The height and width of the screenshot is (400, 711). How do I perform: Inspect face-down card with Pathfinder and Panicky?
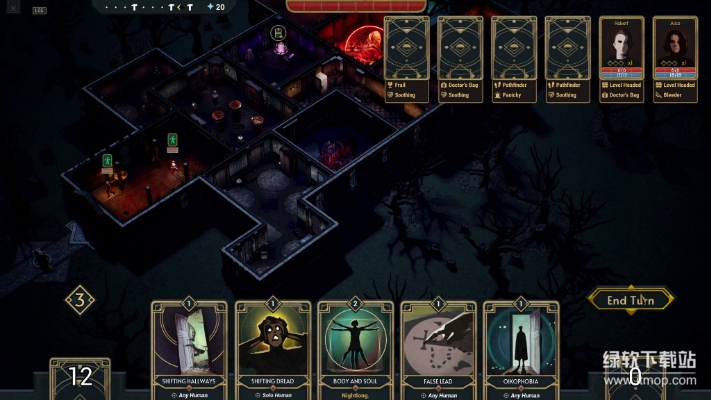(x=514, y=48)
